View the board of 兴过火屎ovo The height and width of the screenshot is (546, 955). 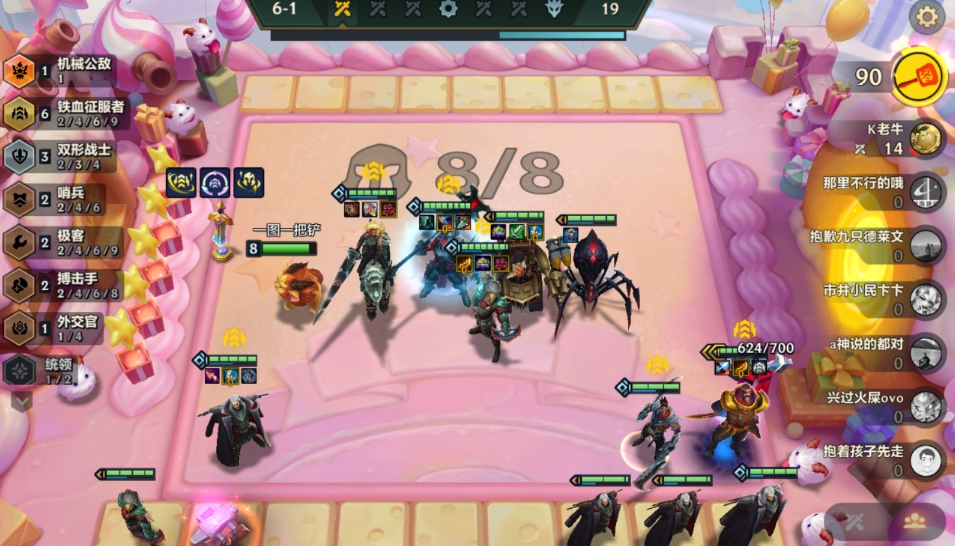click(927, 405)
